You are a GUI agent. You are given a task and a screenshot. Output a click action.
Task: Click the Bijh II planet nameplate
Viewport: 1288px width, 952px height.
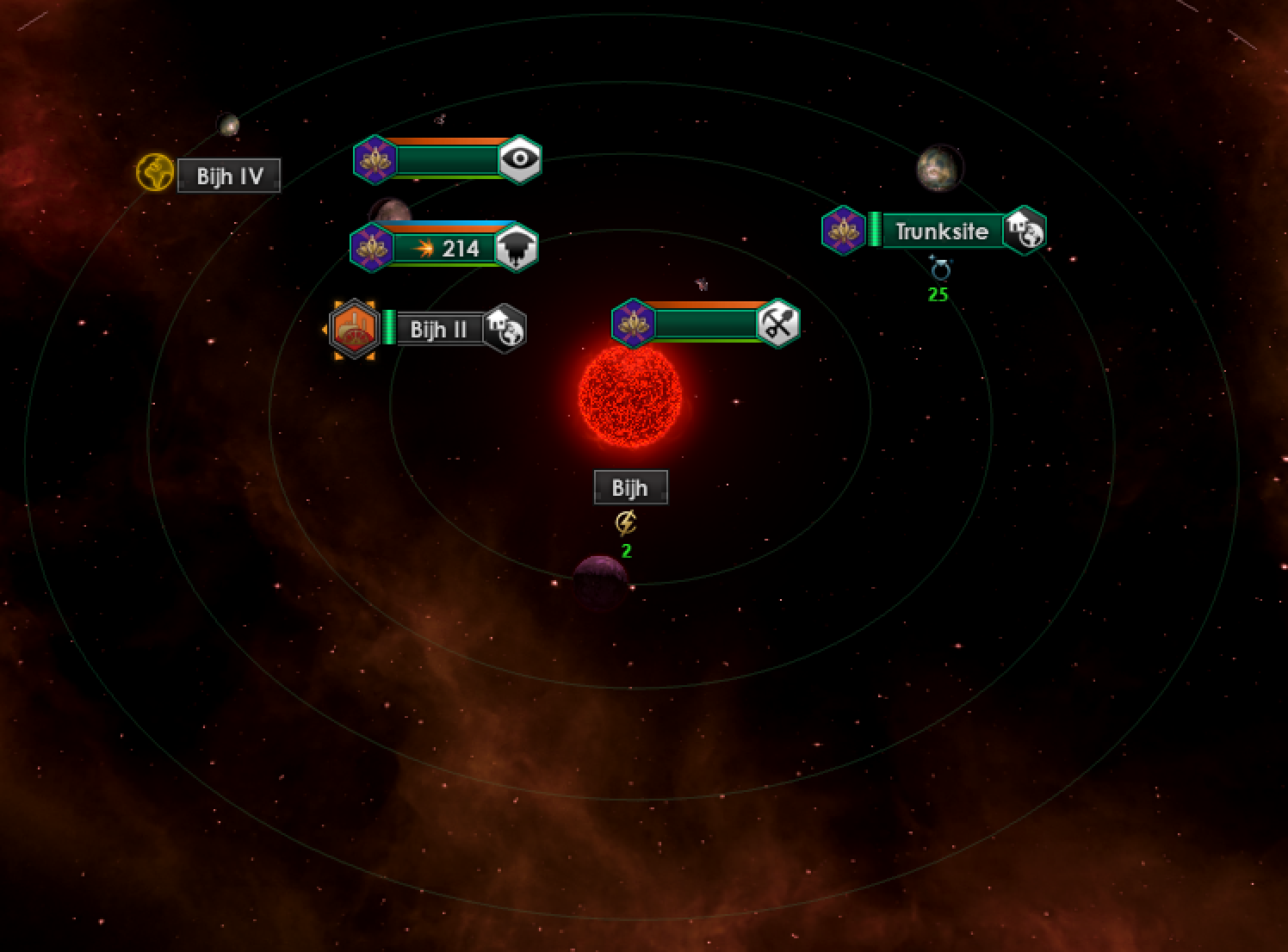438,329
